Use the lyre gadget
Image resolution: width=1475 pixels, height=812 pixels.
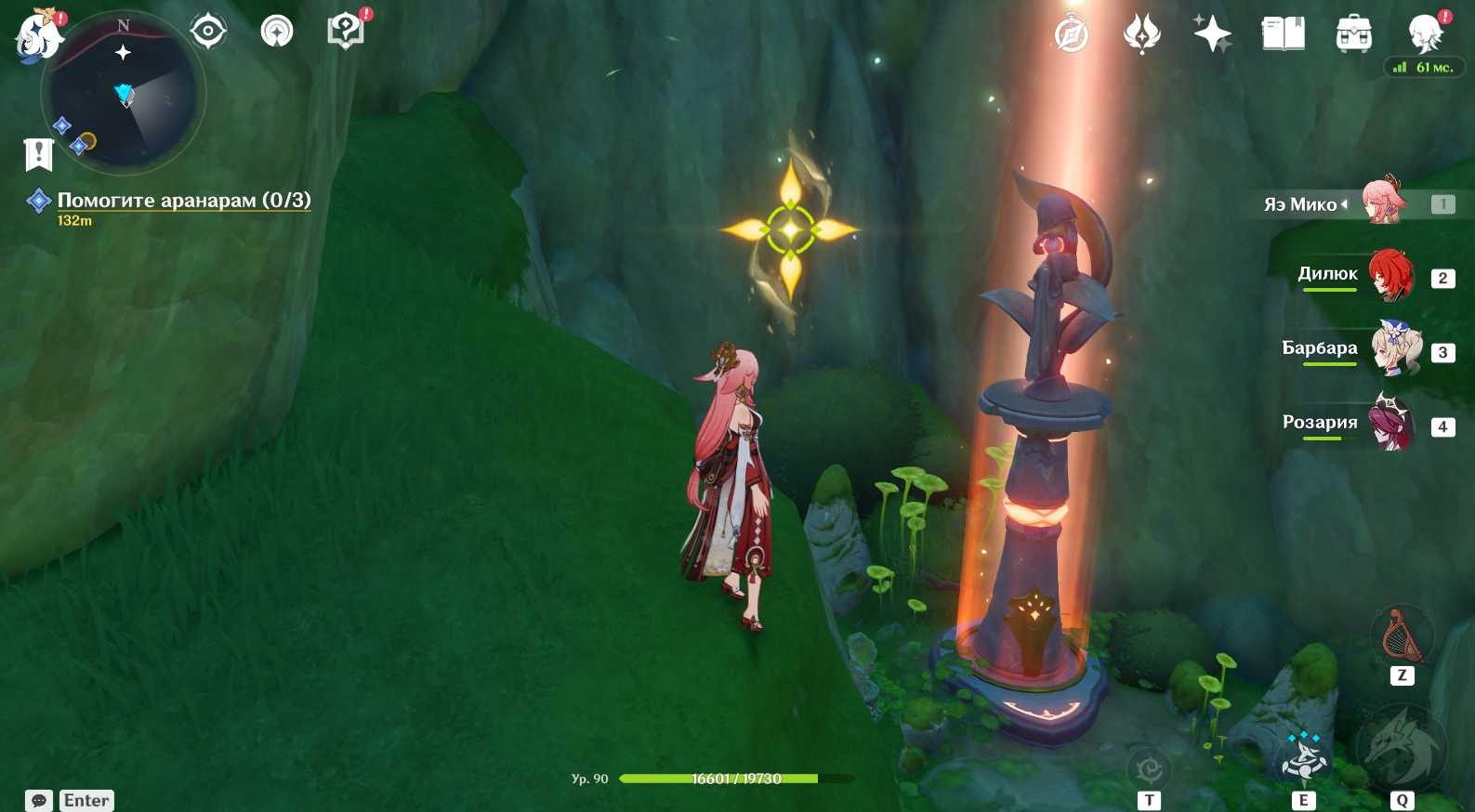[x=1402, y=636]
